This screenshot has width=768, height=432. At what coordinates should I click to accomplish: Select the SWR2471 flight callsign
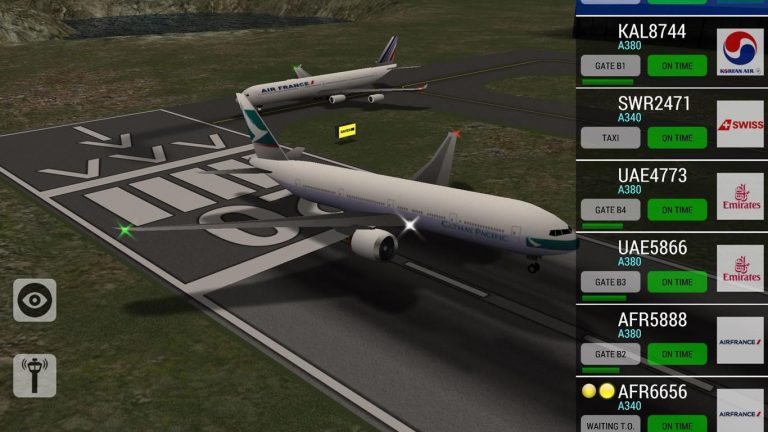click(x=654, y=103)
